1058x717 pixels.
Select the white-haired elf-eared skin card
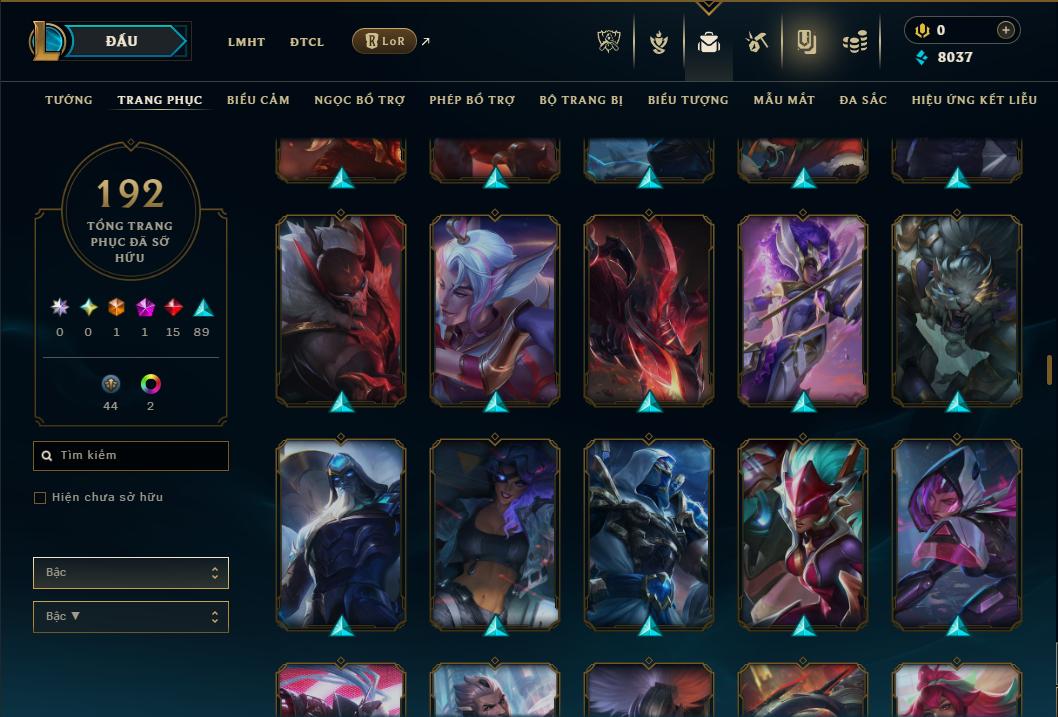pyautogui.click(x=495, y=311)
